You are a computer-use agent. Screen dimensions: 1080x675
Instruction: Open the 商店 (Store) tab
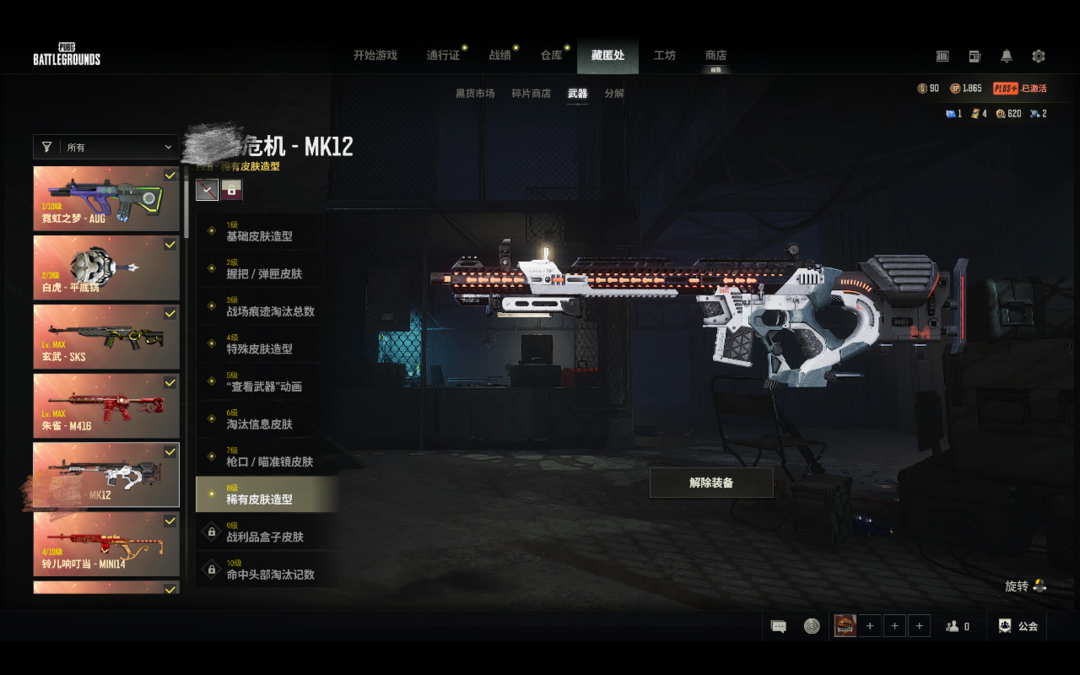click(715, 55)
